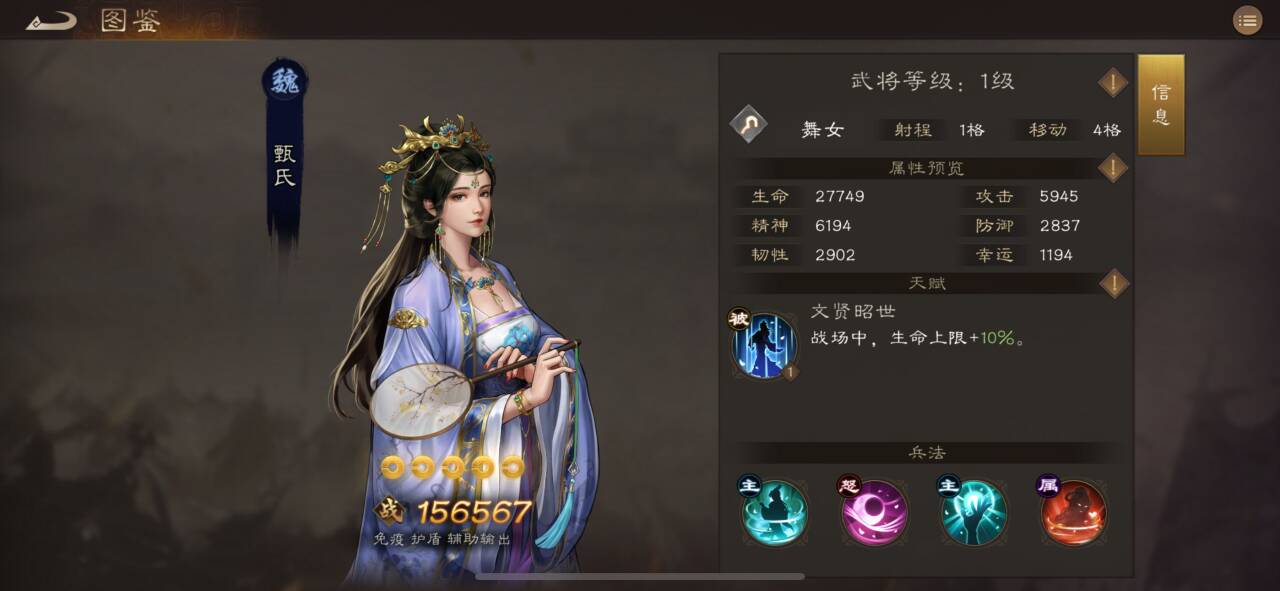Image resolution: width=1280 pixels, height=591 pixels.
Task: Open the teal glowing hand tactic icon
Action: [x=973, y=511]
